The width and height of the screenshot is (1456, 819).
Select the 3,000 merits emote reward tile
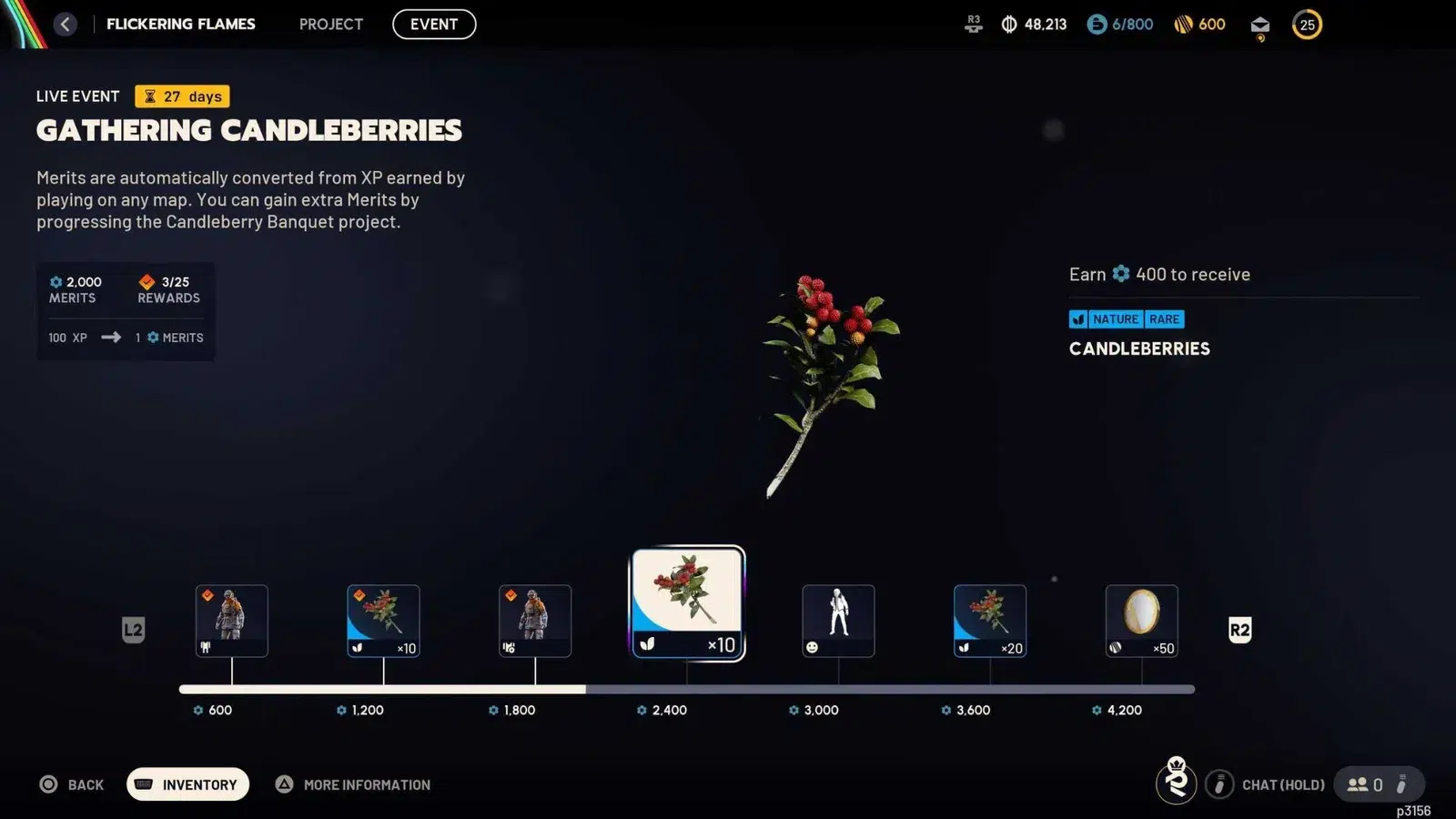838,621
